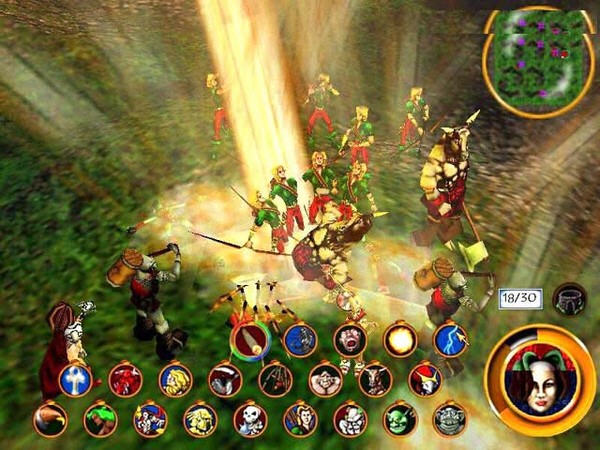Choose the white-faced clown icon
This screenshot has height=450, width=600.
(350, 420)
